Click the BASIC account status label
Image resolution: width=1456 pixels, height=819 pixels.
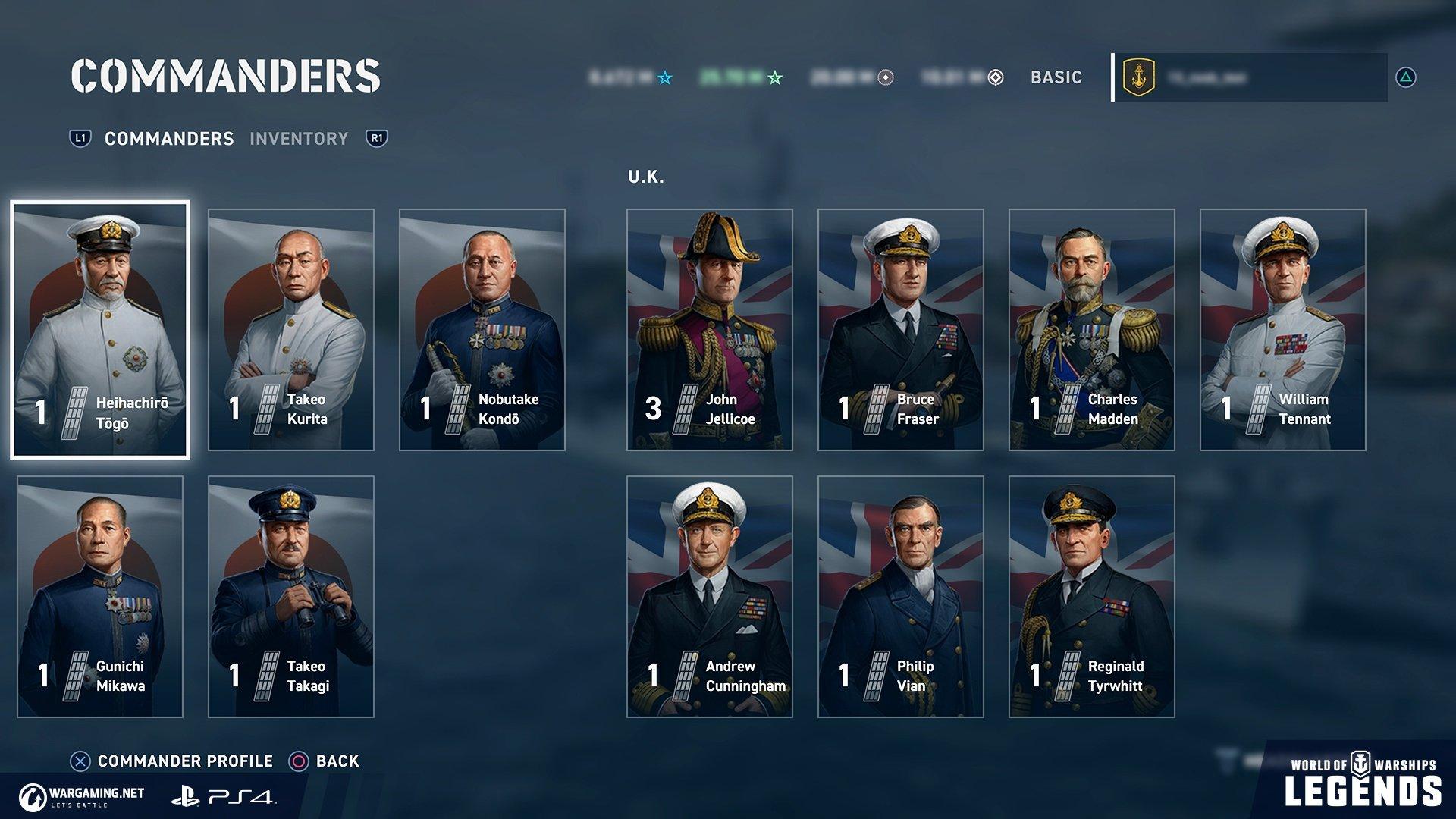1055,77
